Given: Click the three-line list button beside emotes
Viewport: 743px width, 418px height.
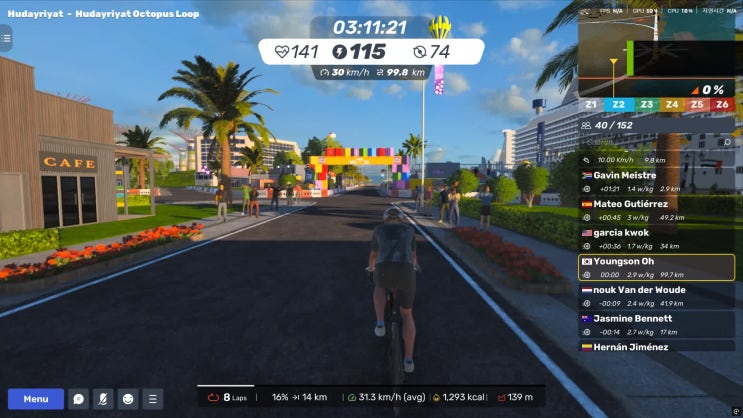Looking at the screenshot, I should (152, 399).
